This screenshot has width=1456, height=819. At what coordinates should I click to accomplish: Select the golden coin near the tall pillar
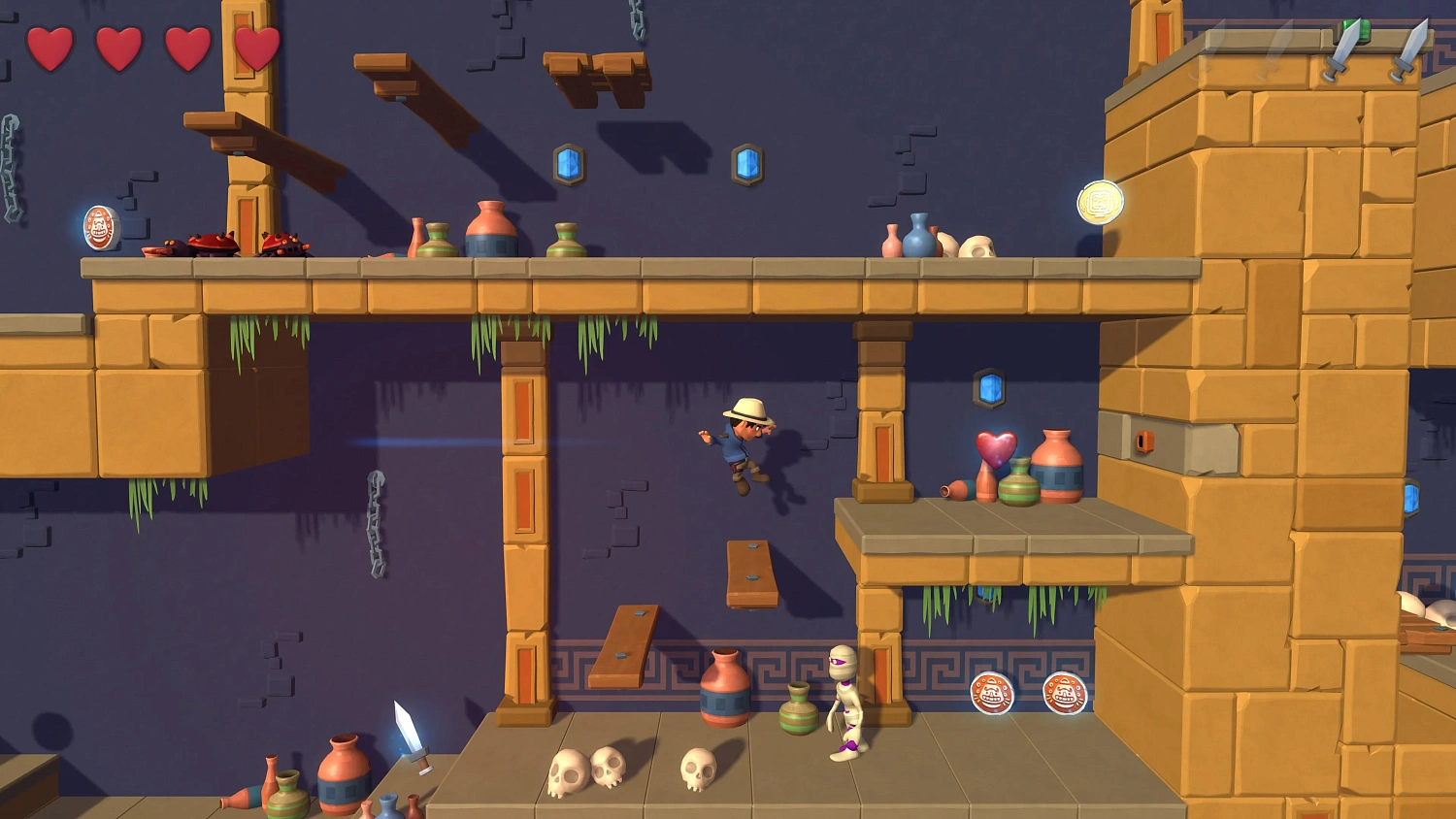click(x=1100, y=201)
